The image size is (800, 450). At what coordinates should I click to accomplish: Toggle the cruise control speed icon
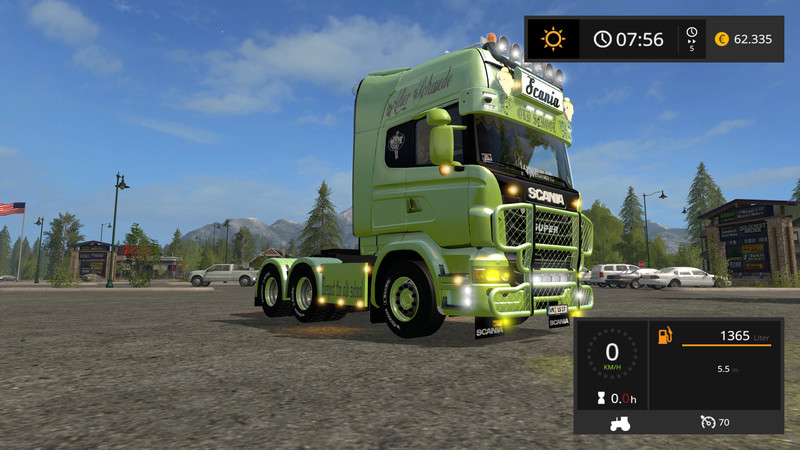709,422
